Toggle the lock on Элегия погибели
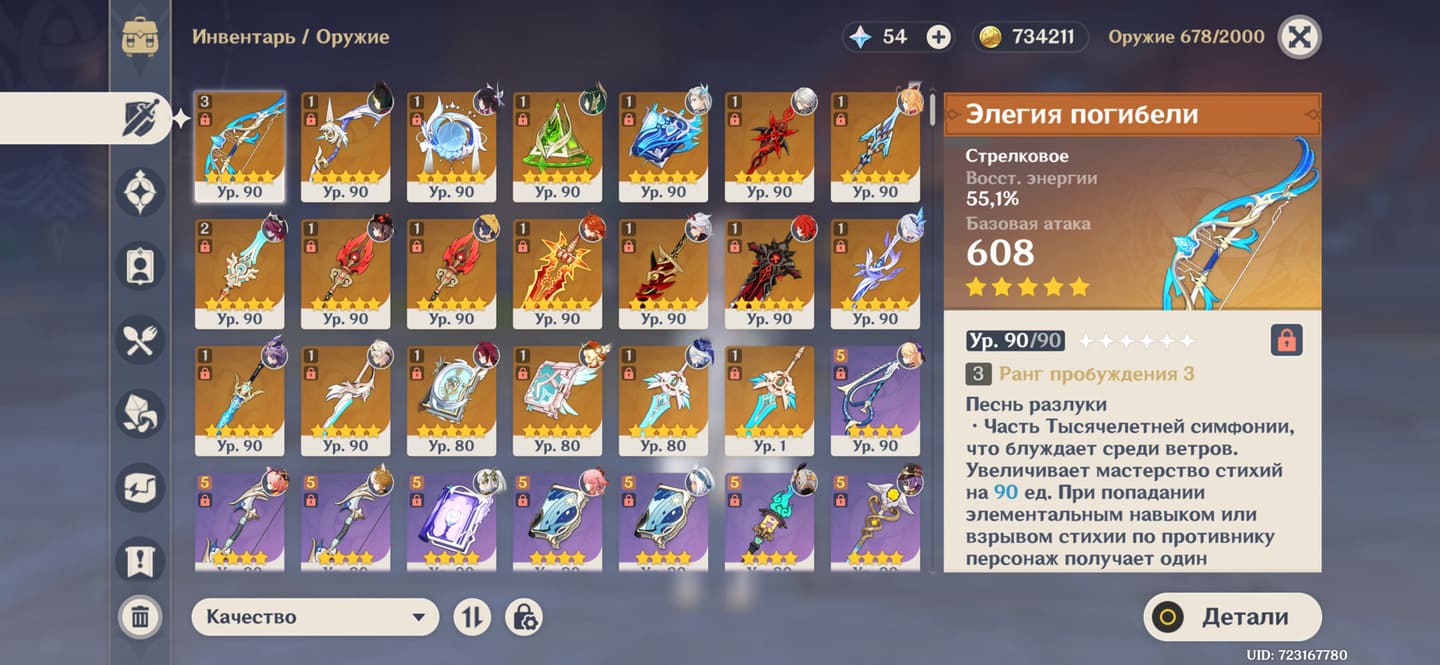 (x=1286, y=341)
